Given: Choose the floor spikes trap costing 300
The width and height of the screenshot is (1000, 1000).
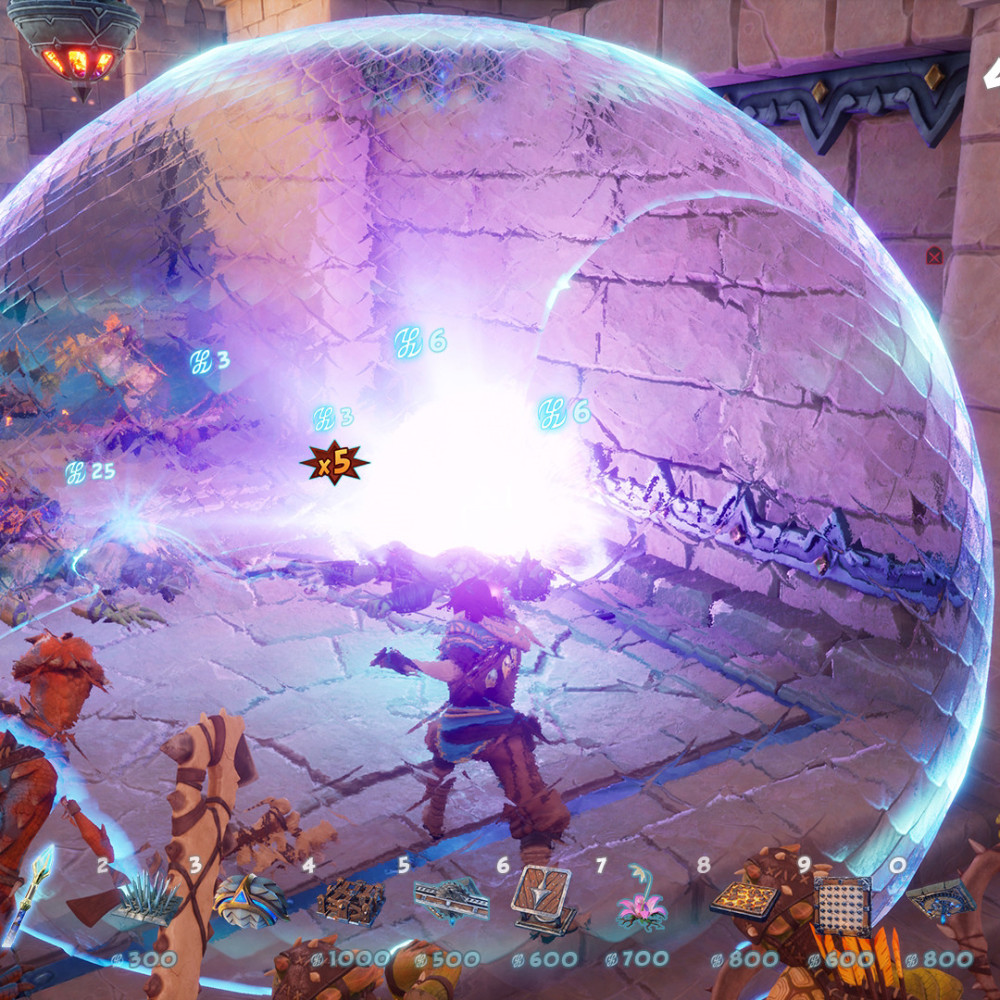Looking at the screenshot, I should pyautogui.click(x=148, y=900).
